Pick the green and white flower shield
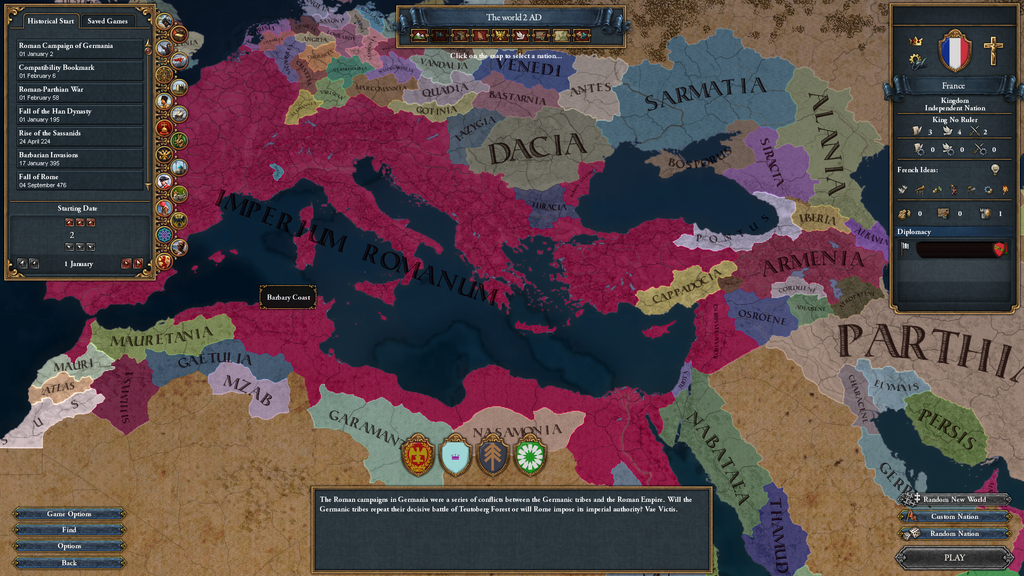The height and width of the screenshot is (576, 1024). [x=530, y=457]
